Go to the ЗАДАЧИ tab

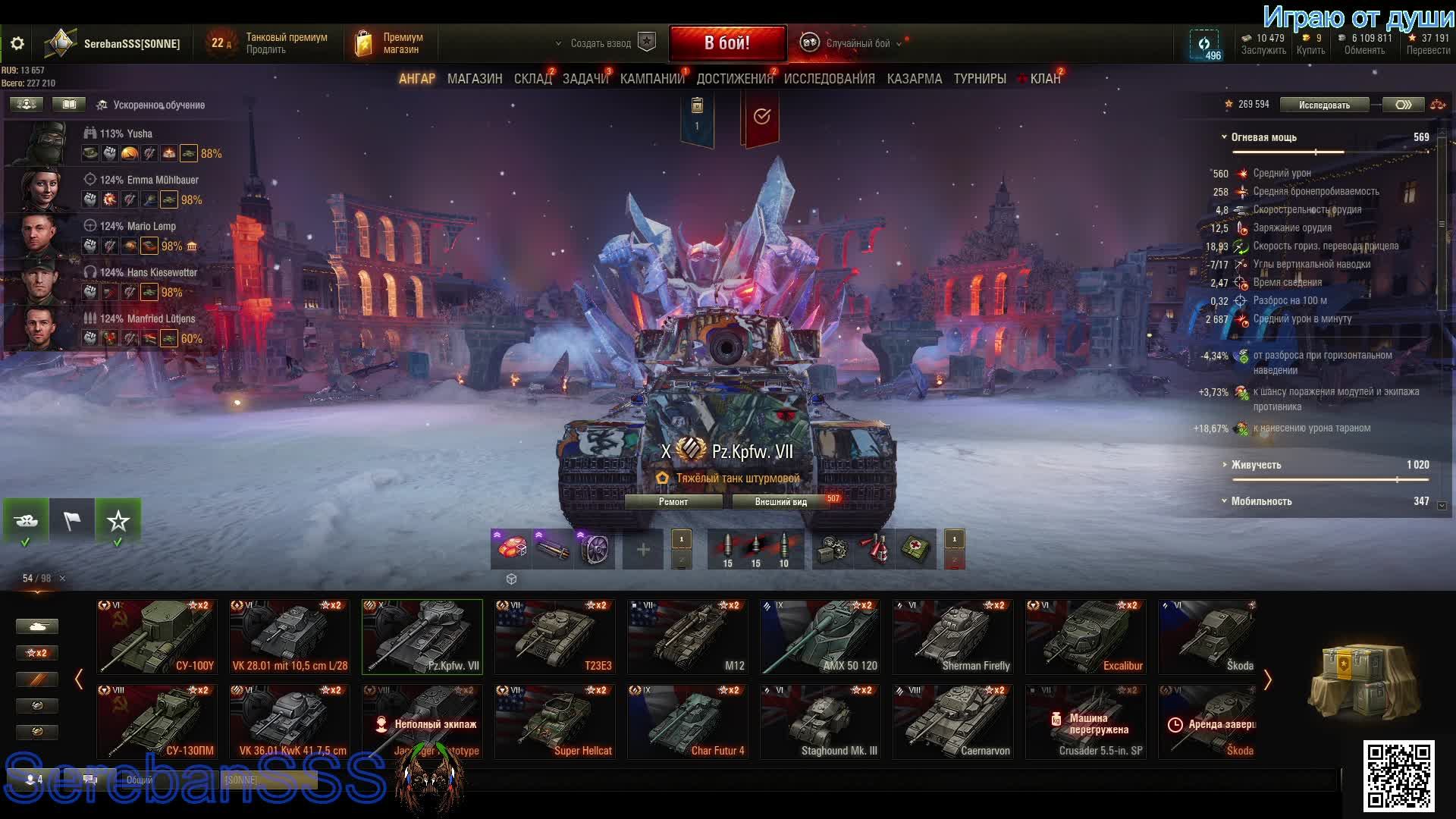(585, 79)
